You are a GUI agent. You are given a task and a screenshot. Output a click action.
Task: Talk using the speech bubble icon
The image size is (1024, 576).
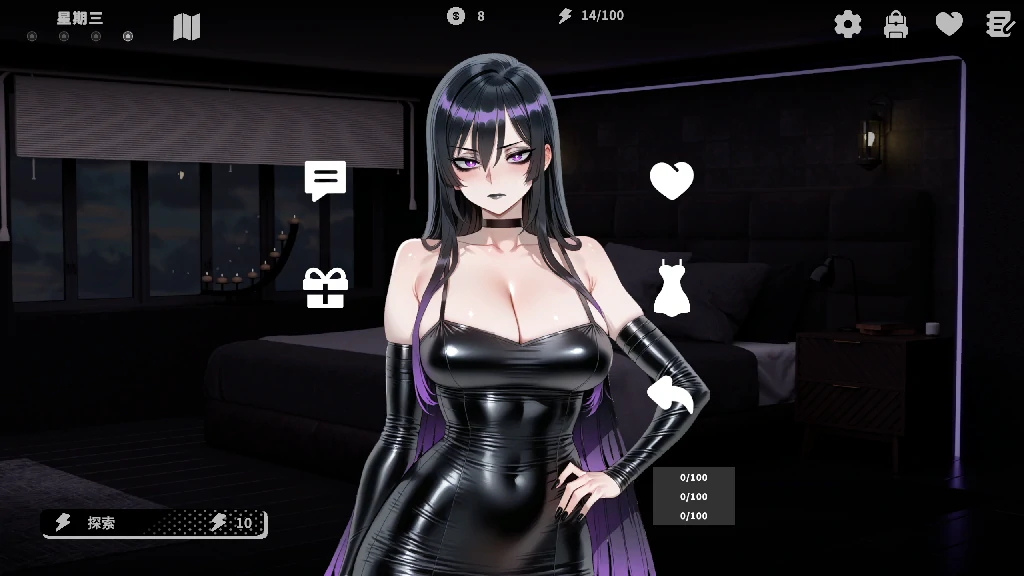point(325,181)
